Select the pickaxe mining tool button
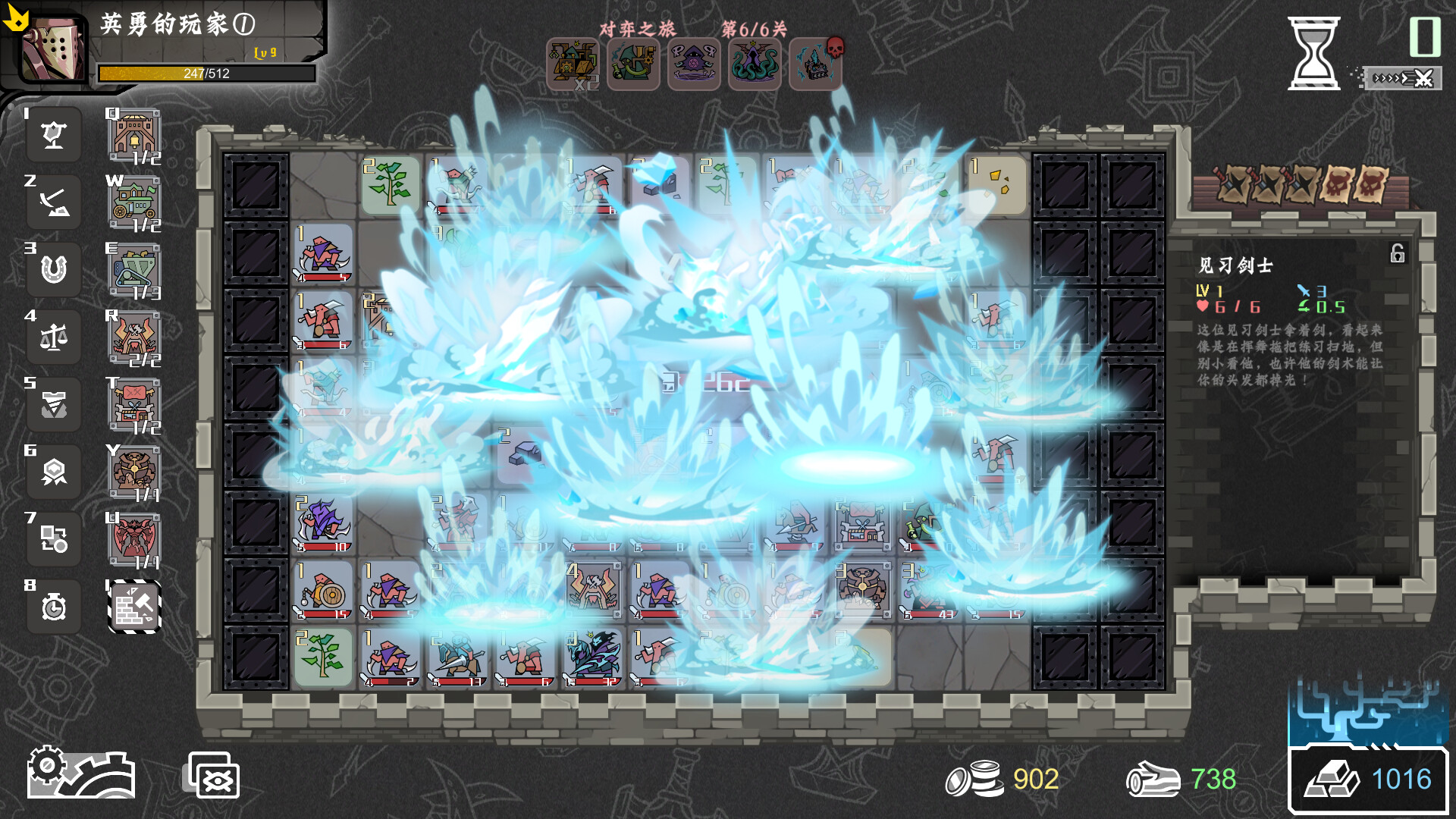This screenshot has height=819, width=1456. [54, 203]
